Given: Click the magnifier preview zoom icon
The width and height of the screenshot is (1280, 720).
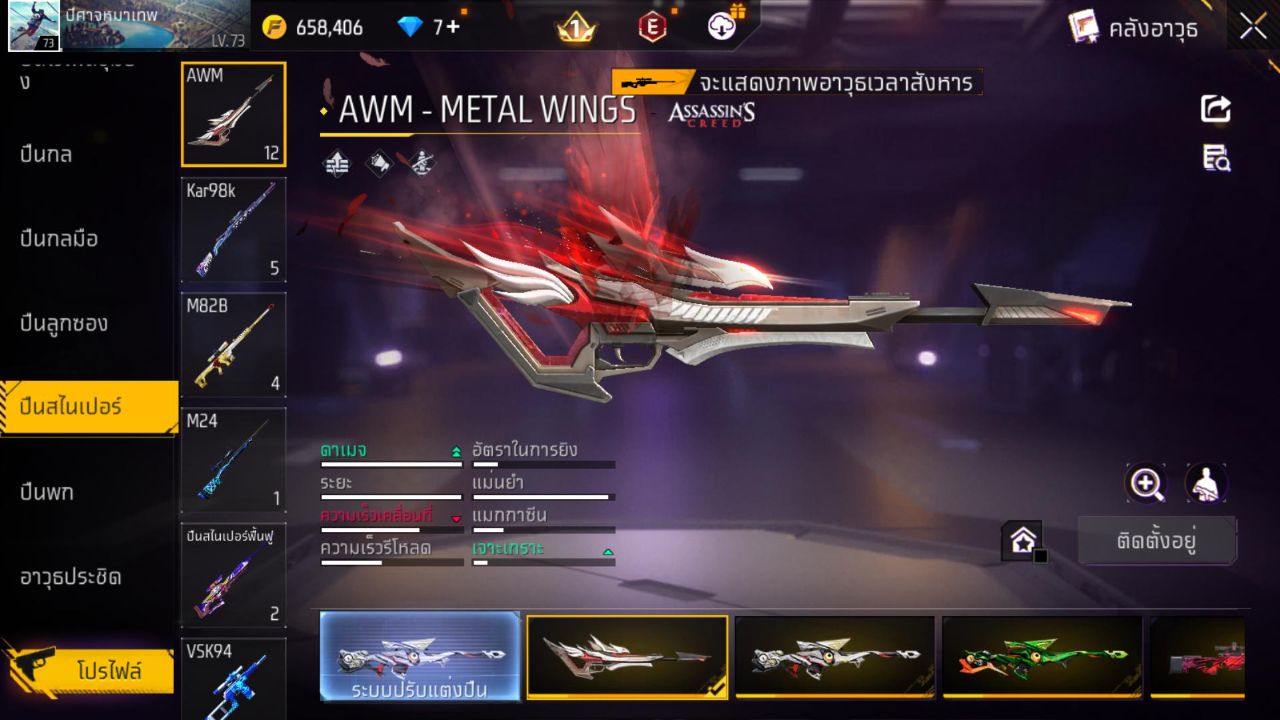Looking at the screenshot, I should pos(1147,484).
